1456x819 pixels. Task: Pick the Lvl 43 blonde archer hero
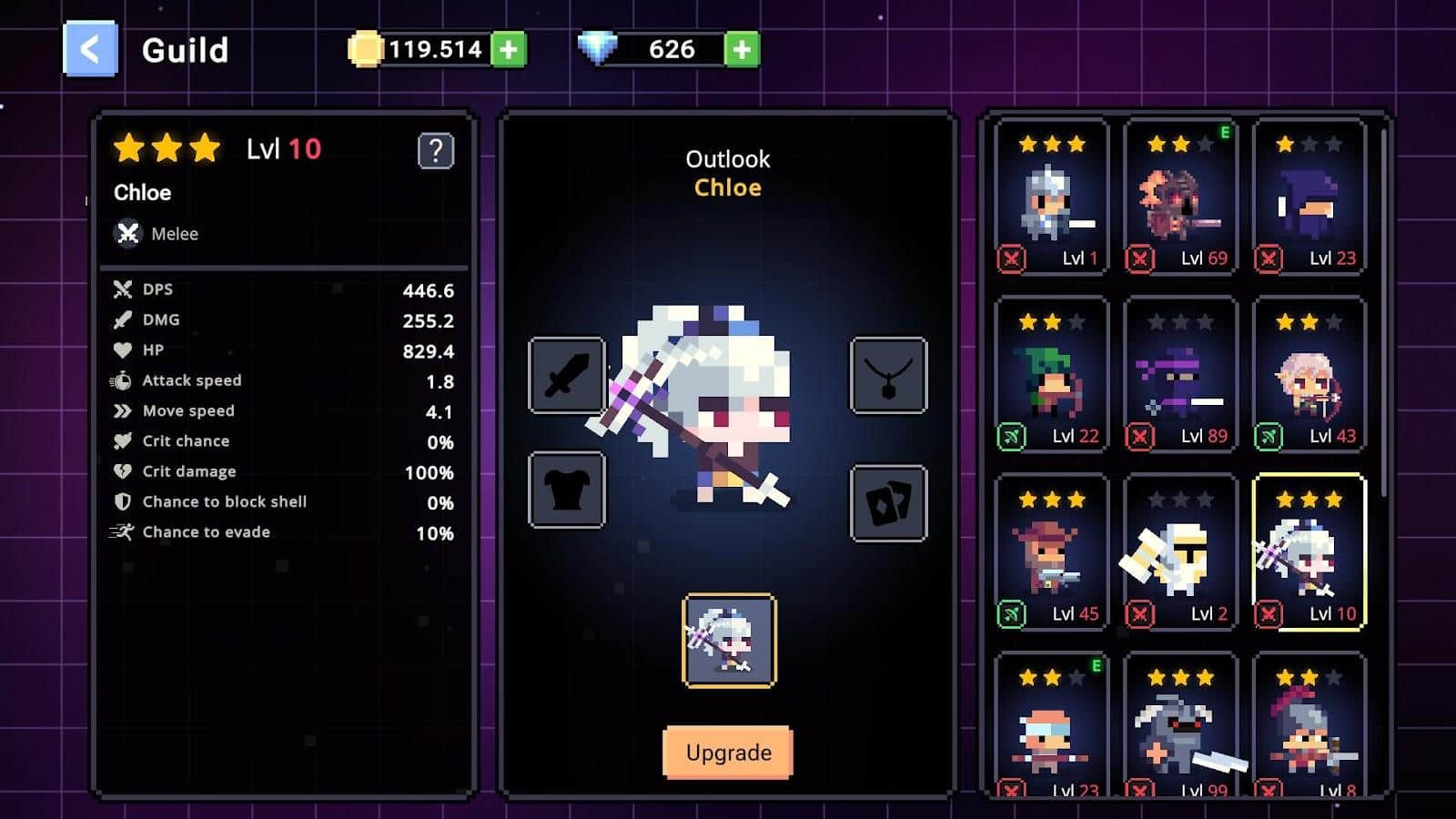[1309, 374]
